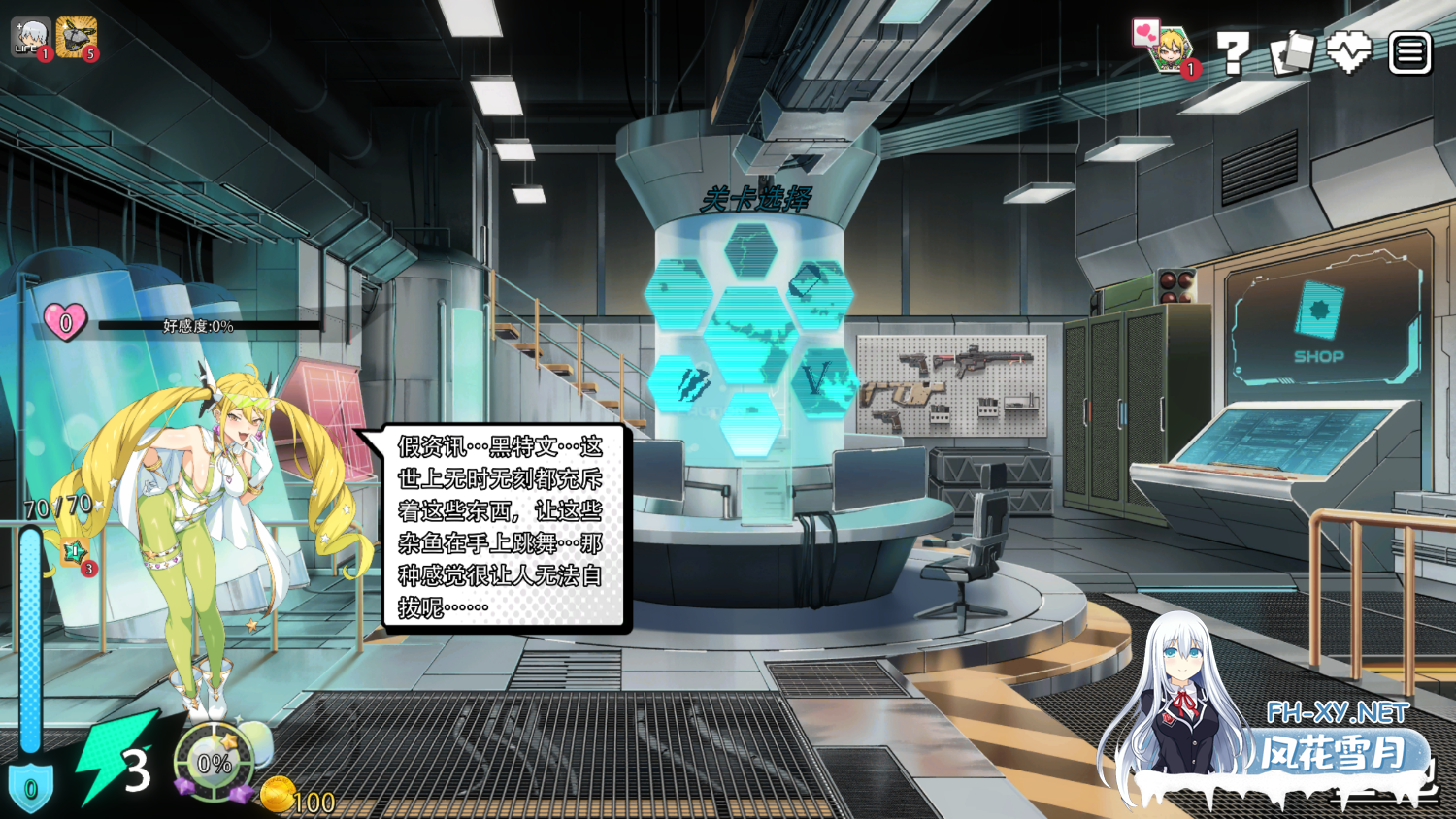Advance the character's speech bubble dialogue

(x=500, y=527)
